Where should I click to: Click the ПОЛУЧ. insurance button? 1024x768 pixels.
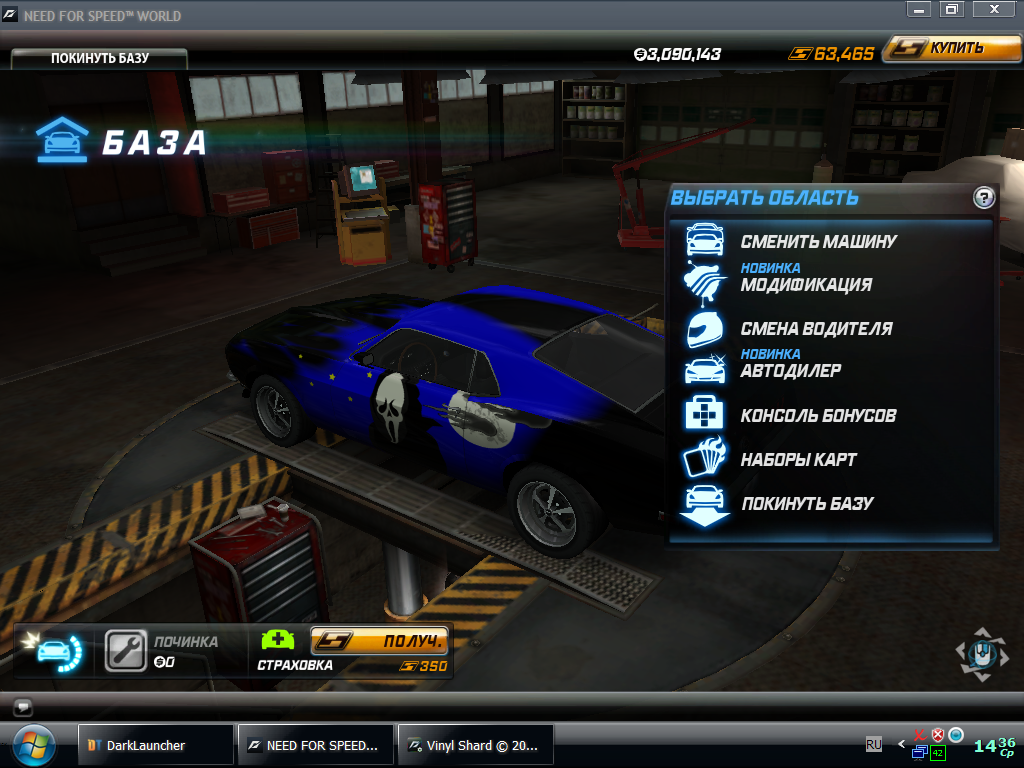click(x=379, y=641)
